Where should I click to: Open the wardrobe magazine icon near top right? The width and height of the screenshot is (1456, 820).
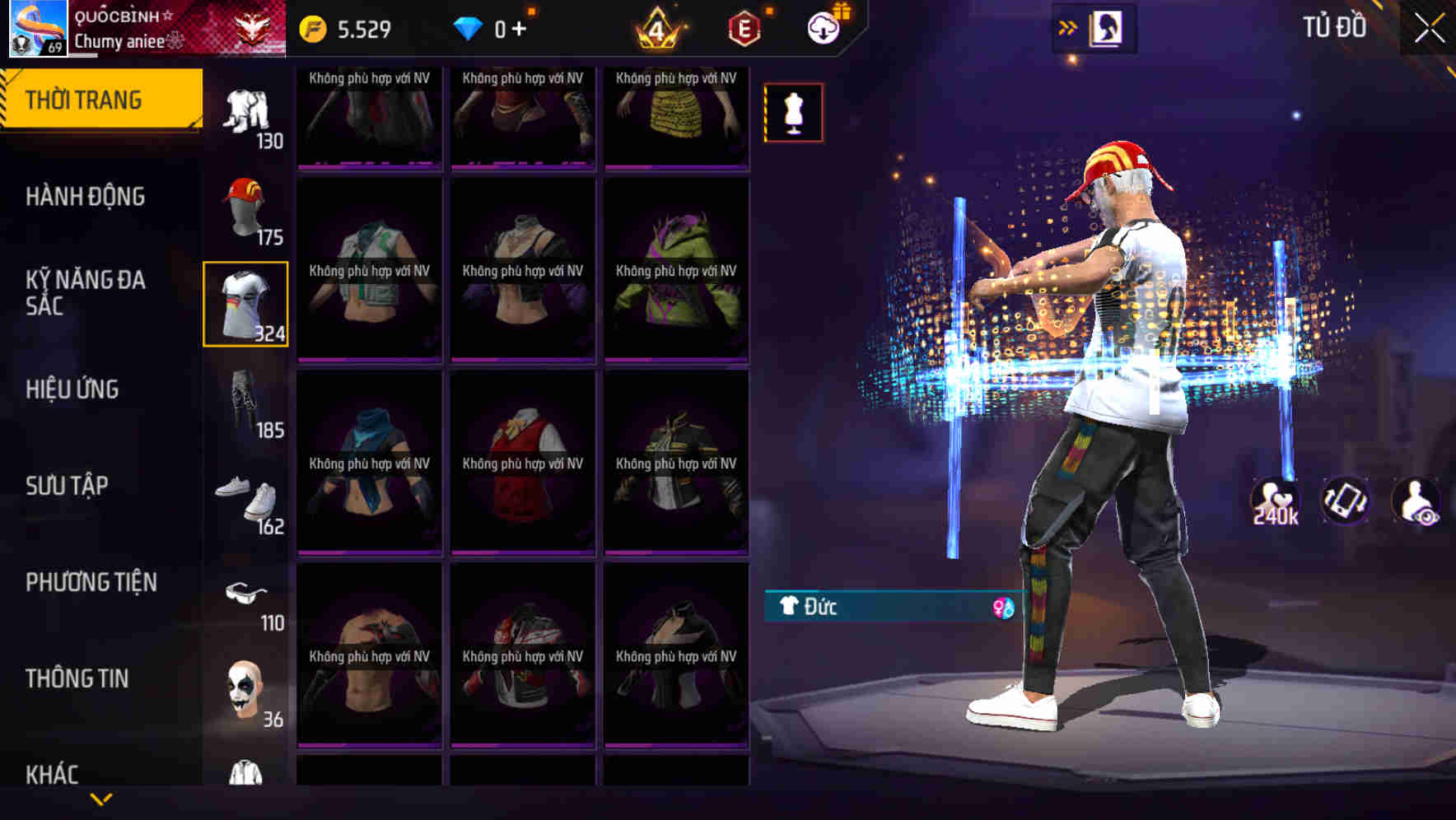coord(1105,27)
